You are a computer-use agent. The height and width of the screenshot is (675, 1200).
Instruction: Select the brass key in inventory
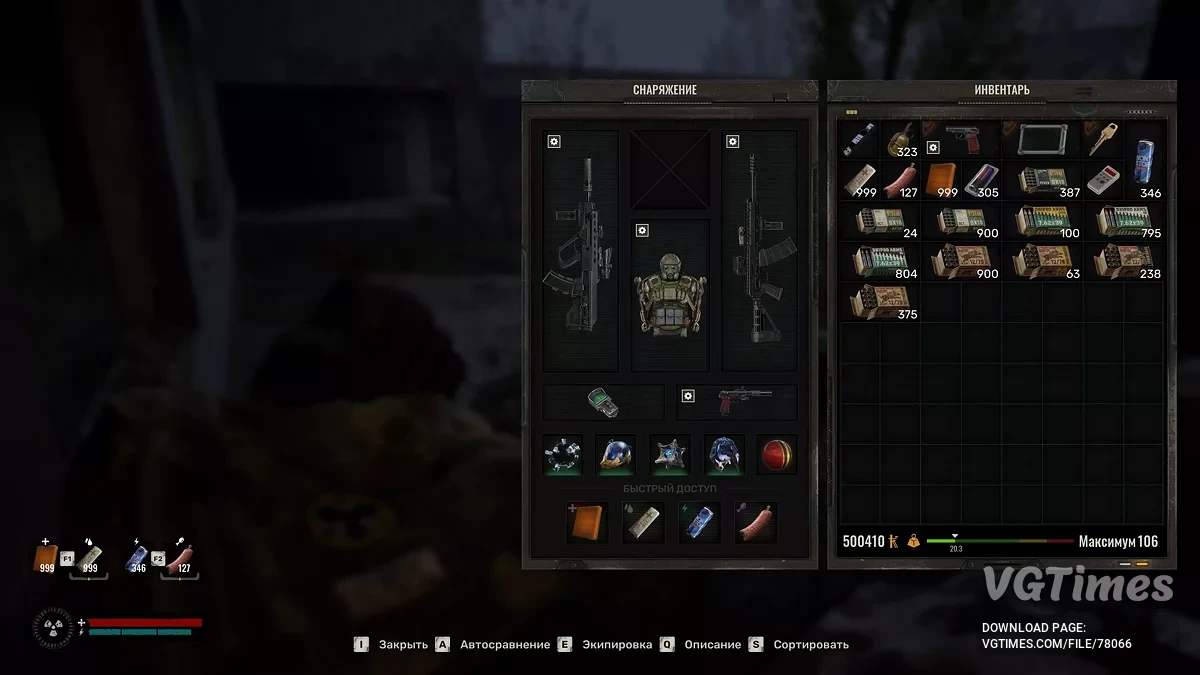[1103, 139]
